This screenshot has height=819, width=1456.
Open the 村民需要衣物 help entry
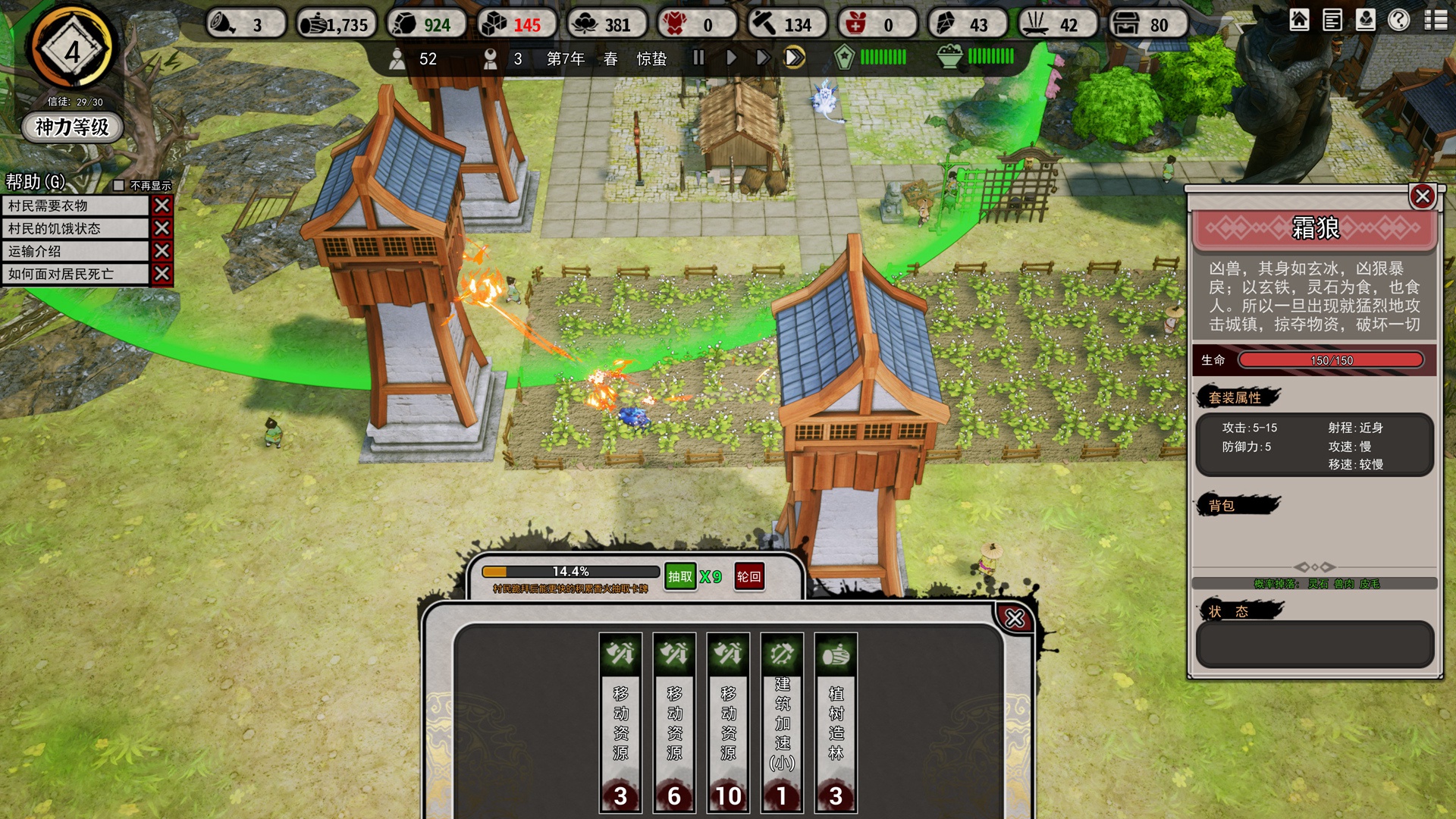point(76,206)
